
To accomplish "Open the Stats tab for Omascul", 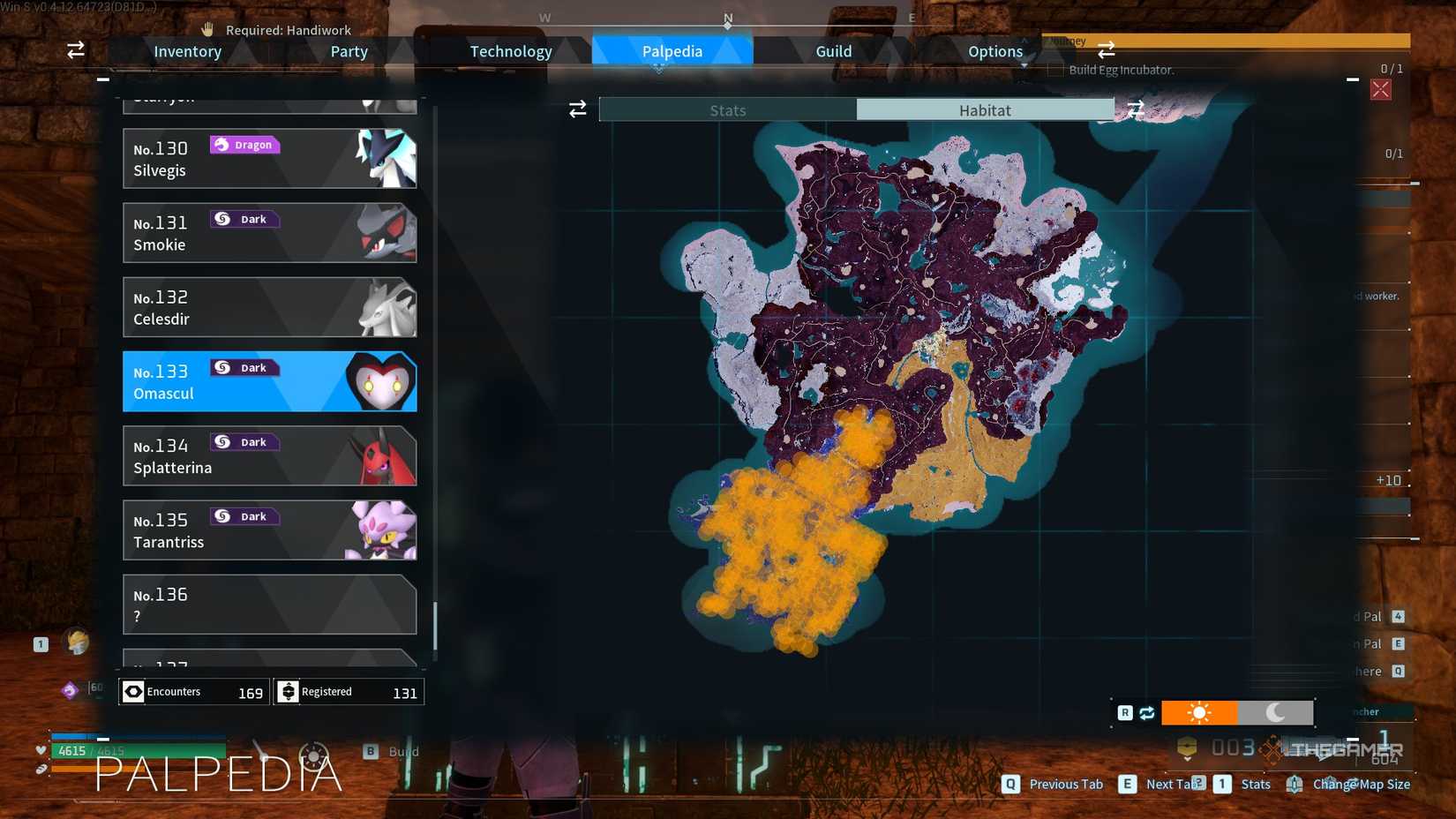I will coord(728,109).
